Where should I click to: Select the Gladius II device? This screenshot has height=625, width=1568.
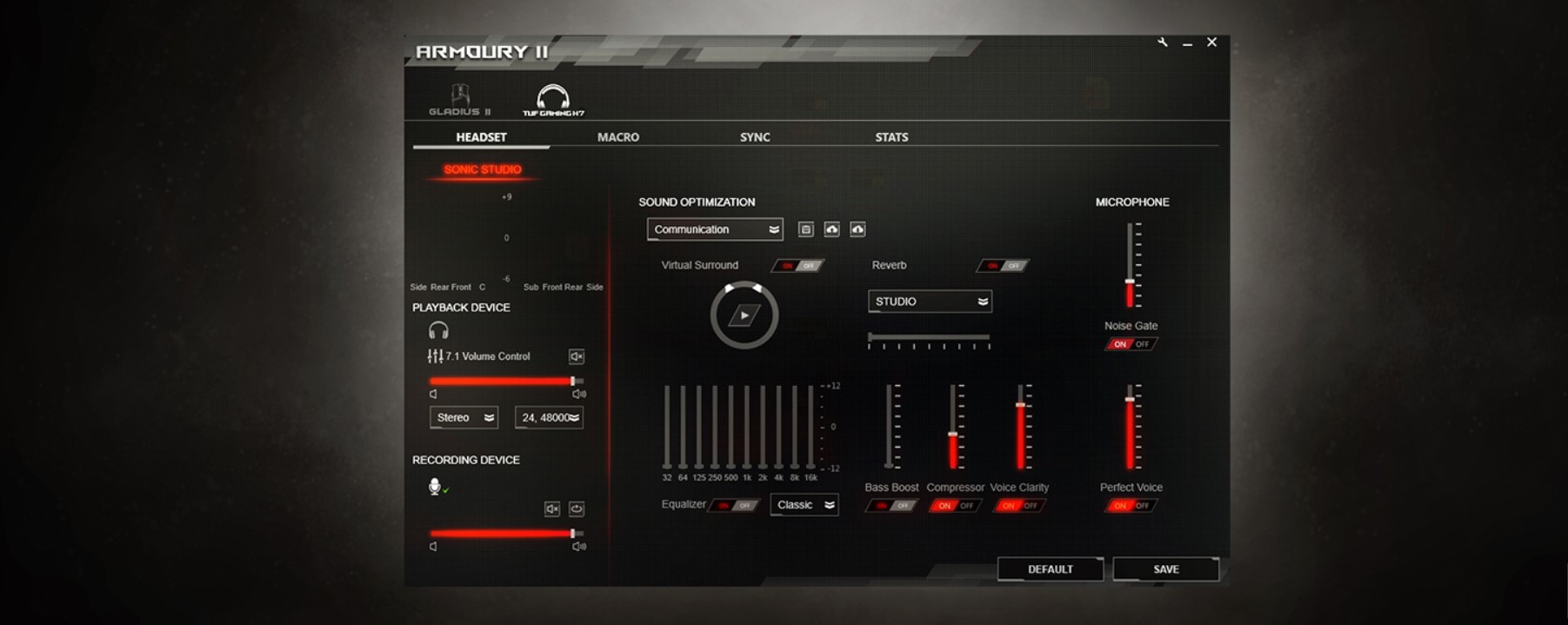click(459, 100)
